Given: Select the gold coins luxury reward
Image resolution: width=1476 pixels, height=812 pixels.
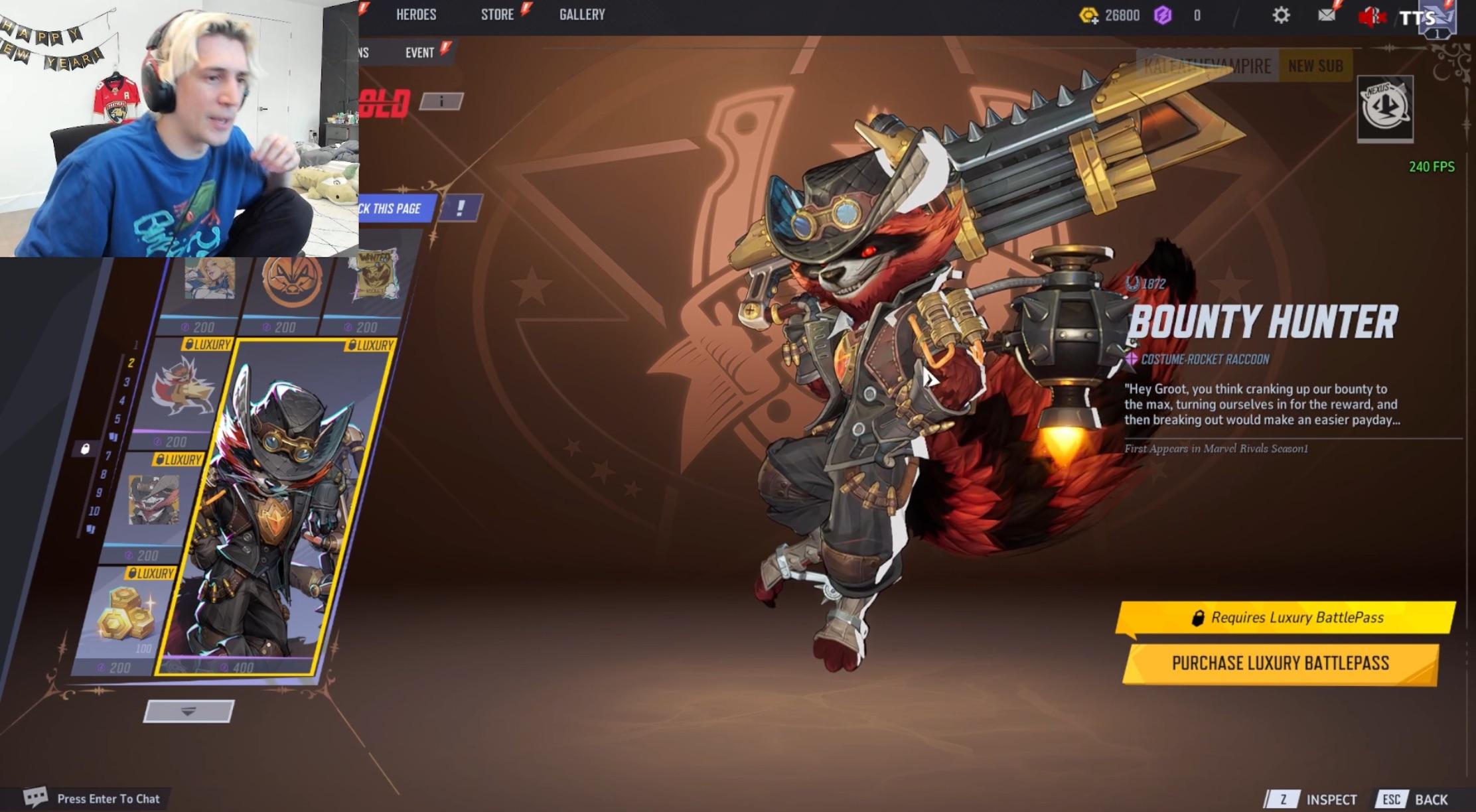Looking at the screenshot, I should (126, 617).
